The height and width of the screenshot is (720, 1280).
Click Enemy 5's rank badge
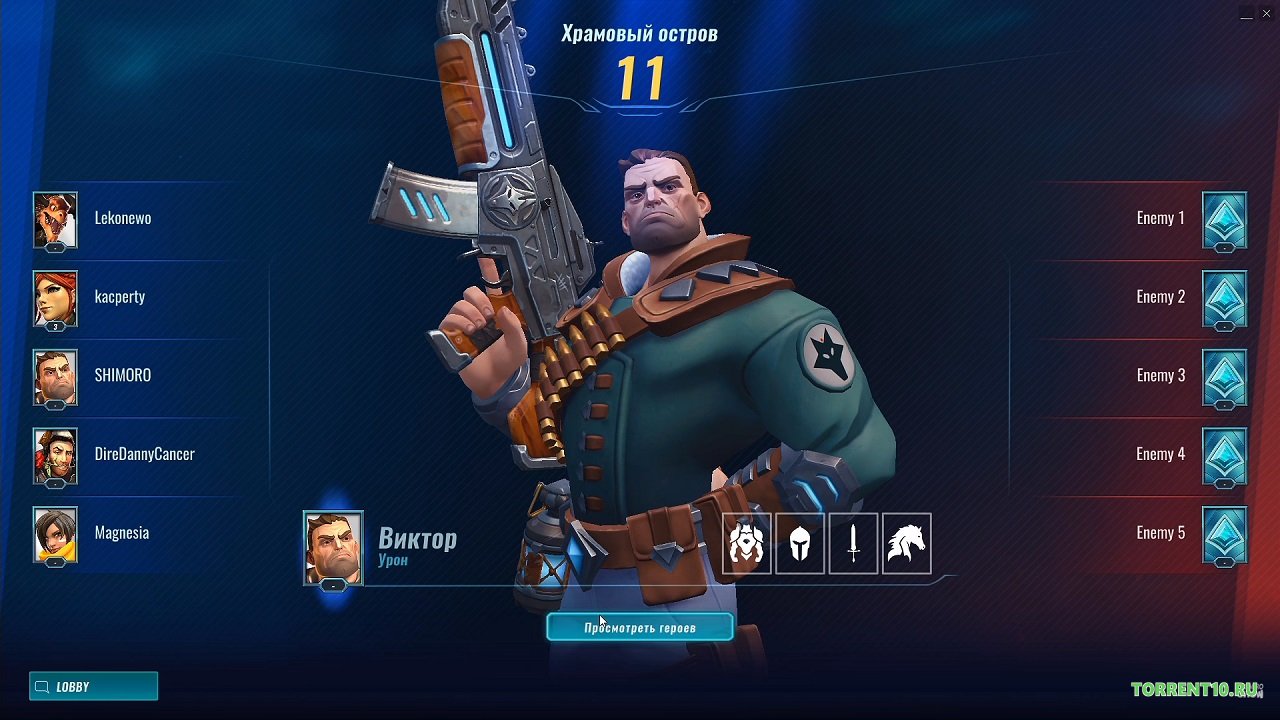click(1224, 533)
